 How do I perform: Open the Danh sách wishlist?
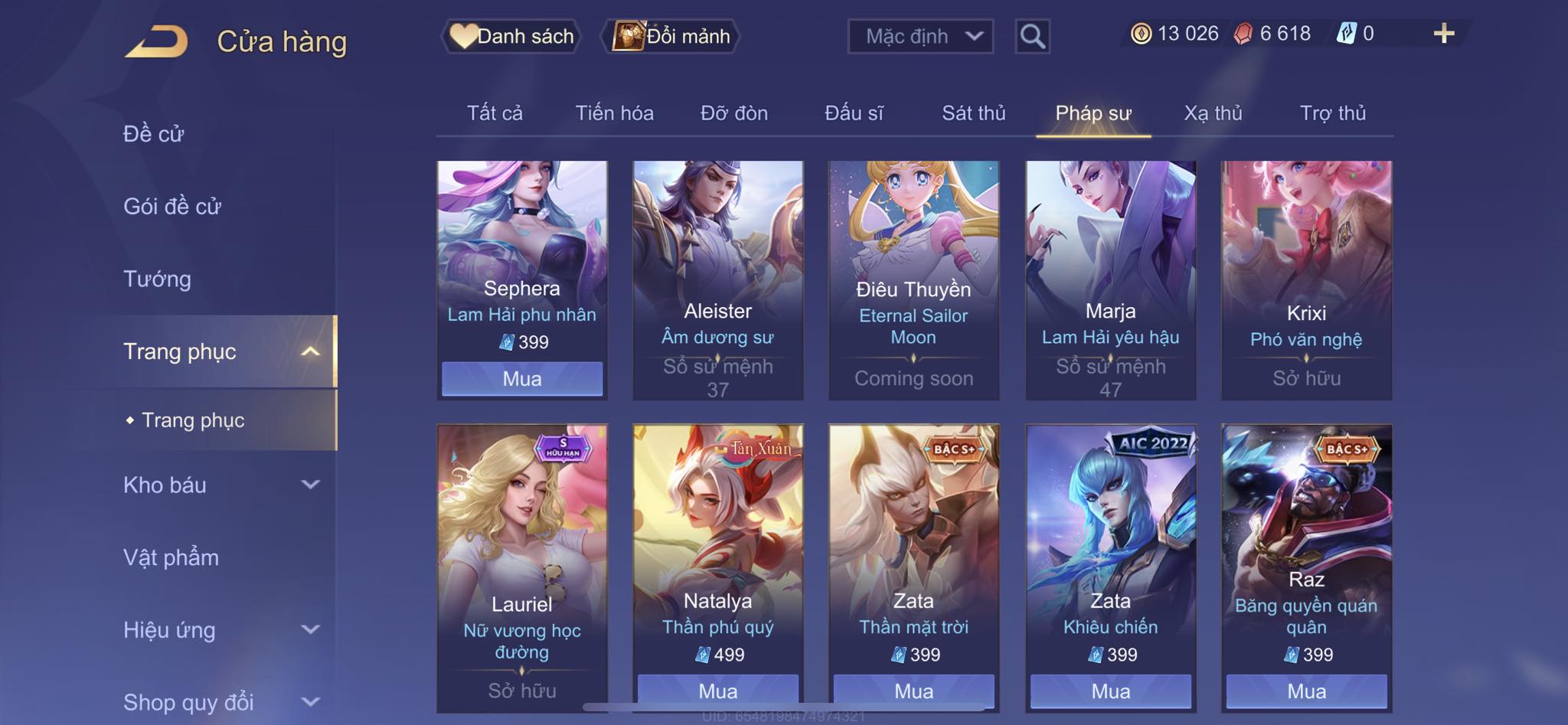[x=511, y=36]
